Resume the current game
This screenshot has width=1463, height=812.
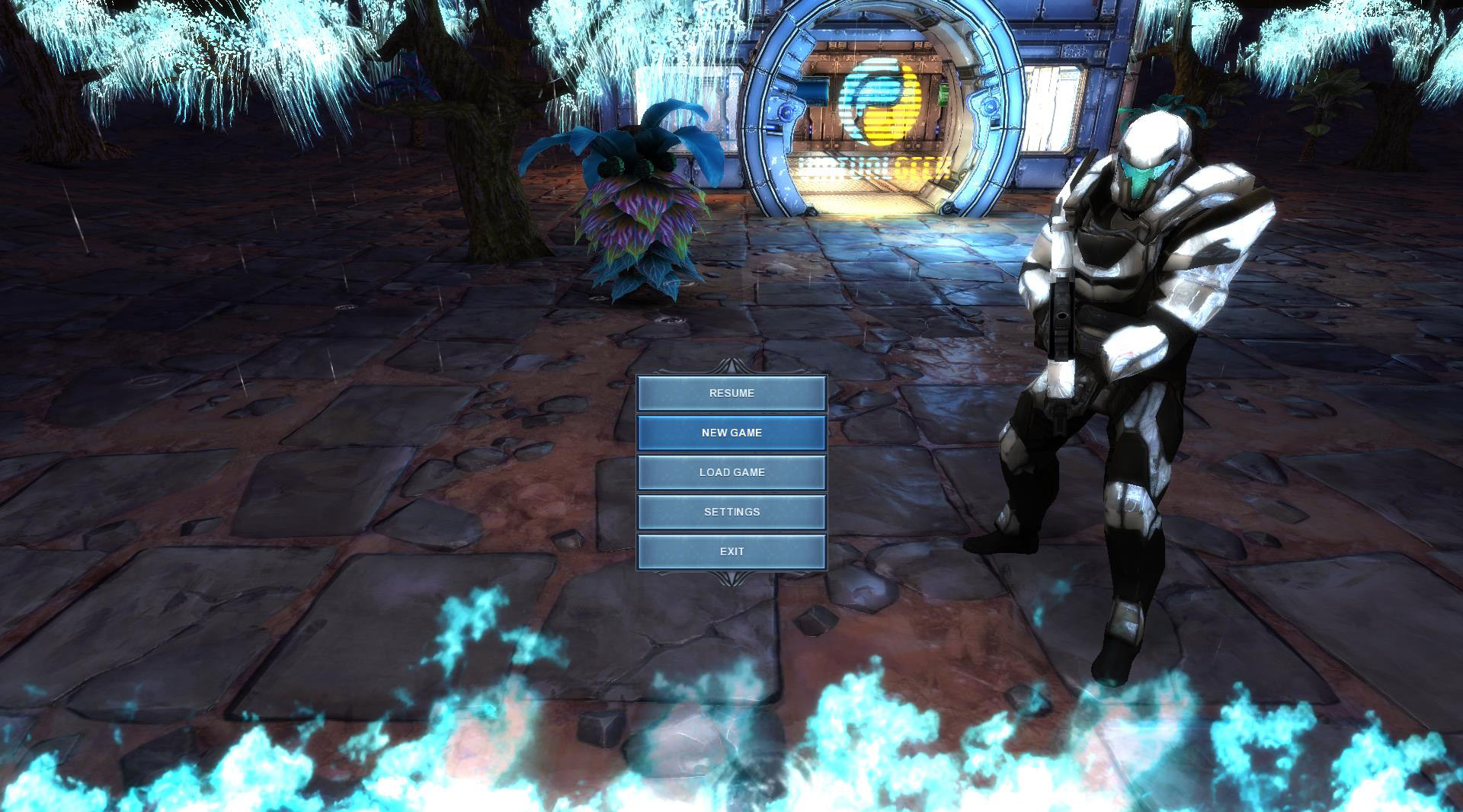click(x=731, y=393)
